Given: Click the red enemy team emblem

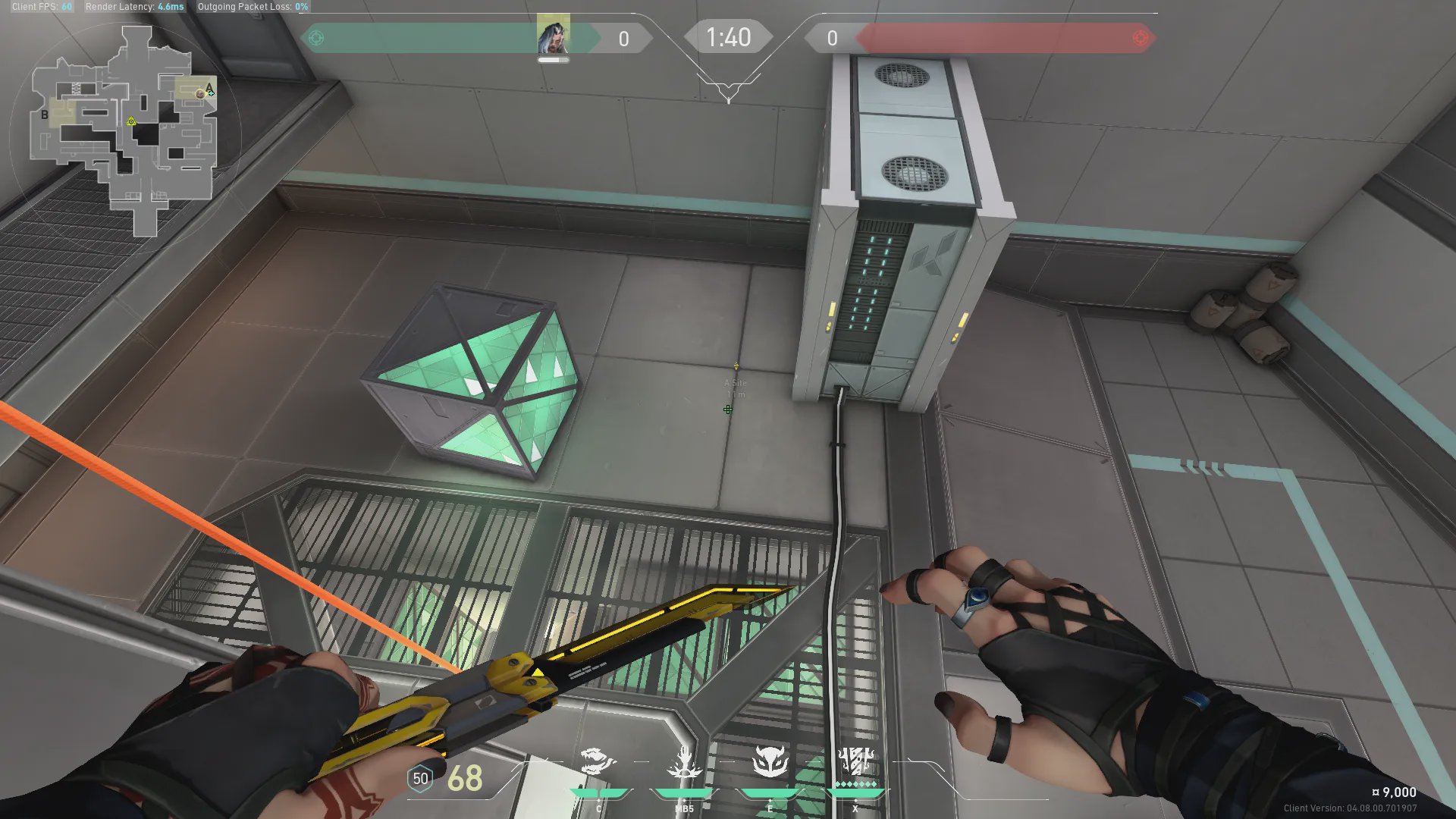Looking at the screenshot, I should (x=1140, y=38).
